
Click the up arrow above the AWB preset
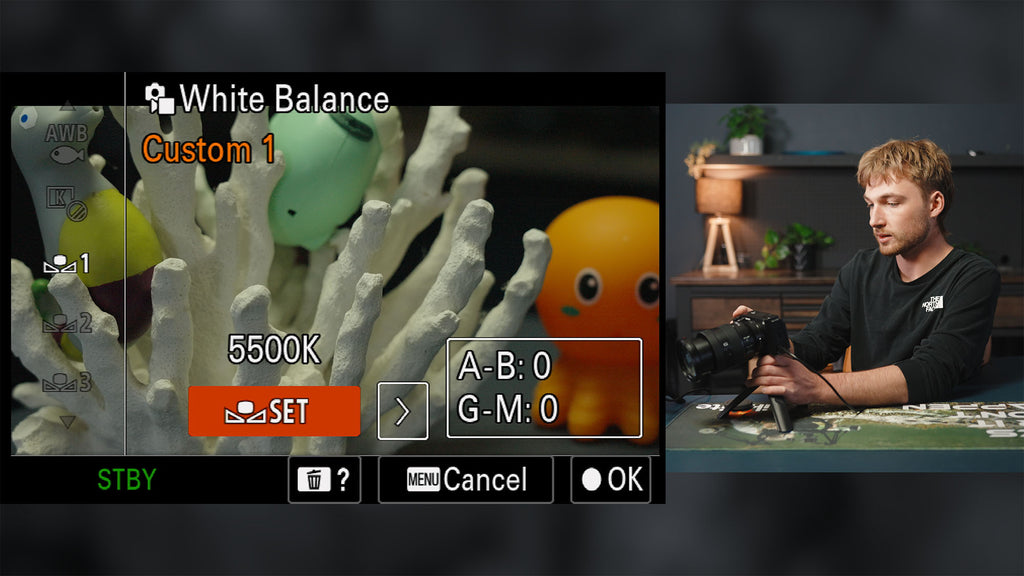[67, 104]
